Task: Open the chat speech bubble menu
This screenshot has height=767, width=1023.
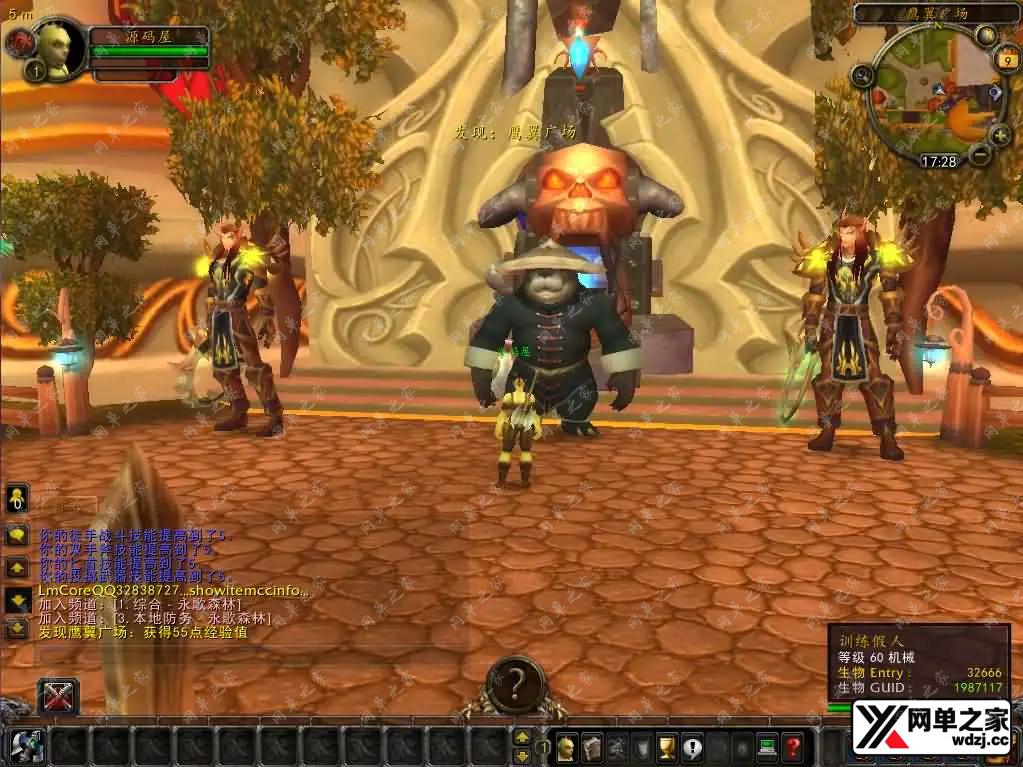Action: [17, 534]
